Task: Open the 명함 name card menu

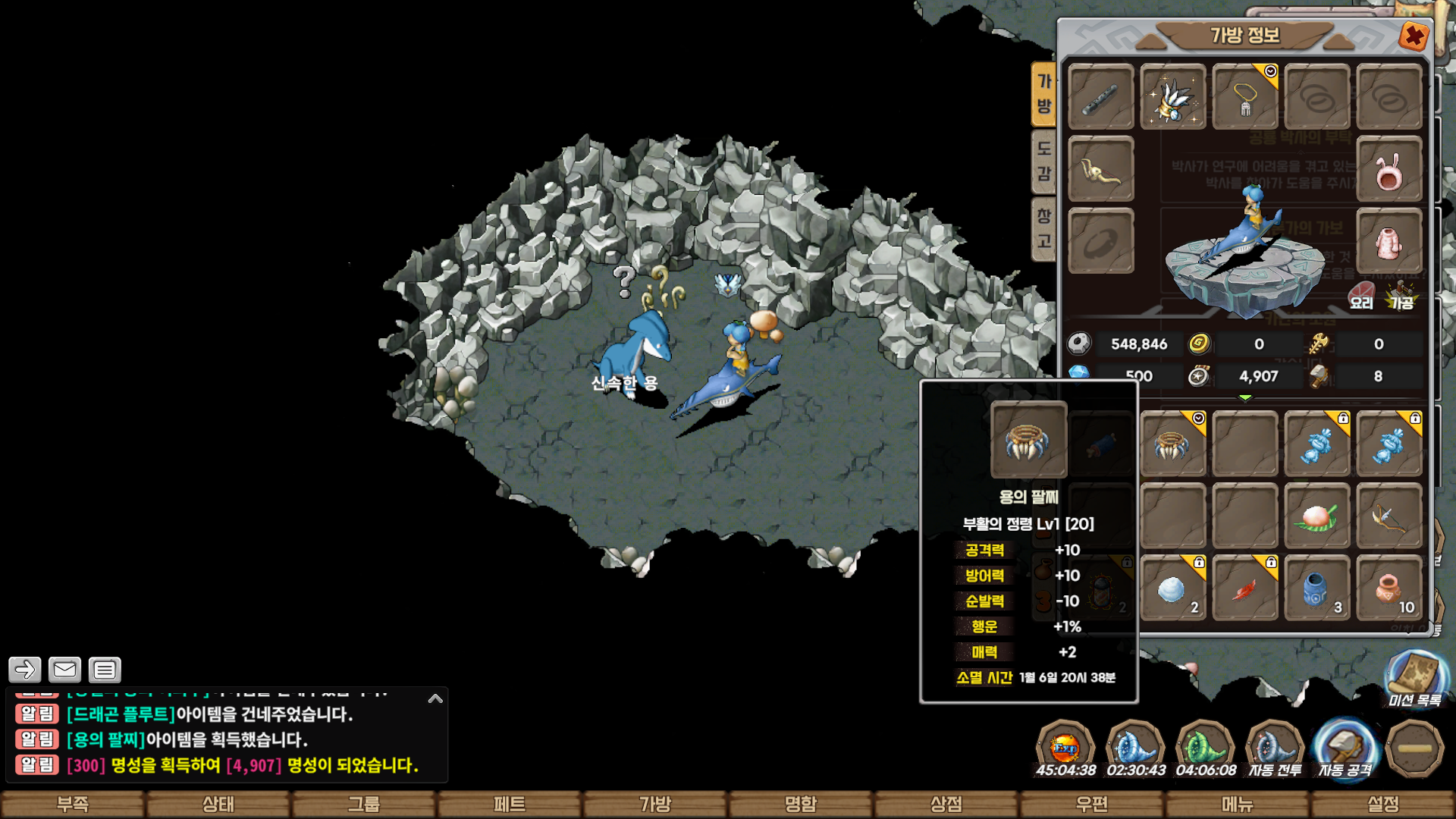Action: pos(801,804)
